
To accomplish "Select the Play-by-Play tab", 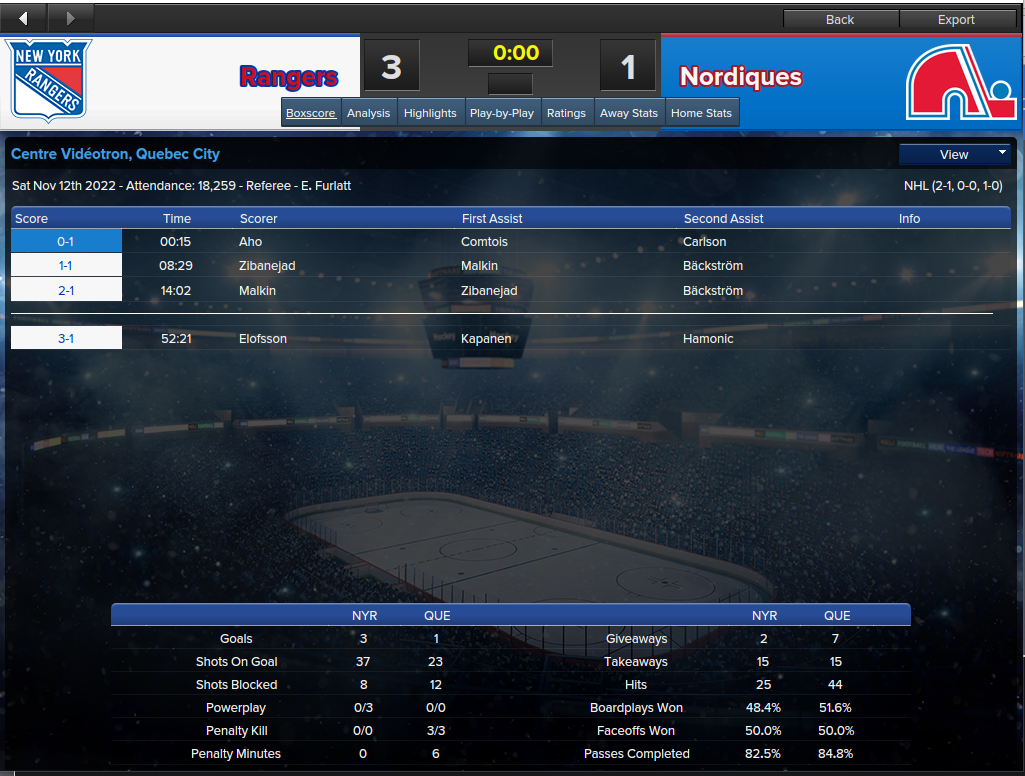I will [x=502, y=113].
